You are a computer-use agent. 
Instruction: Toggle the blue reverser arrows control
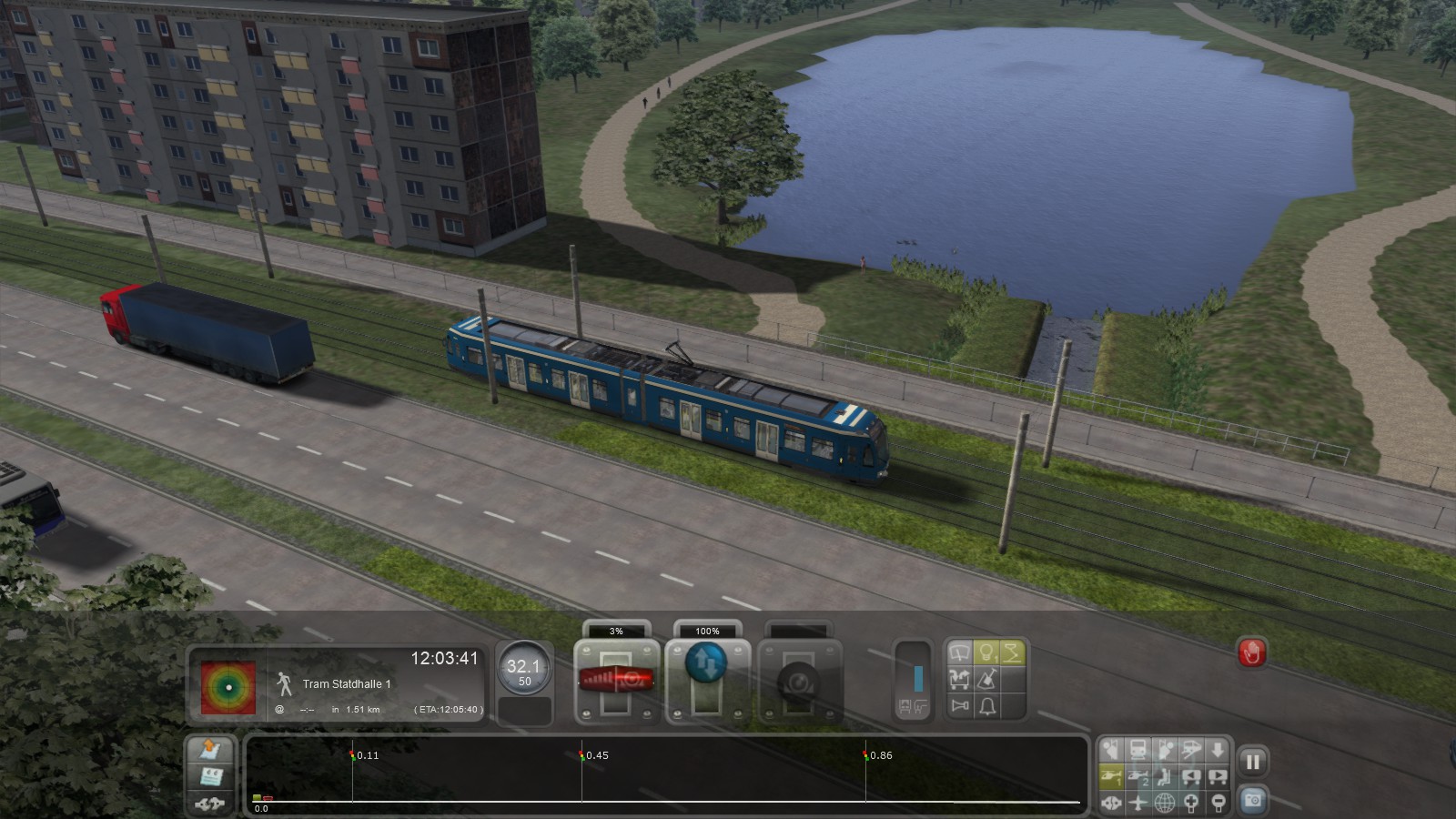(x=706, y=663)
